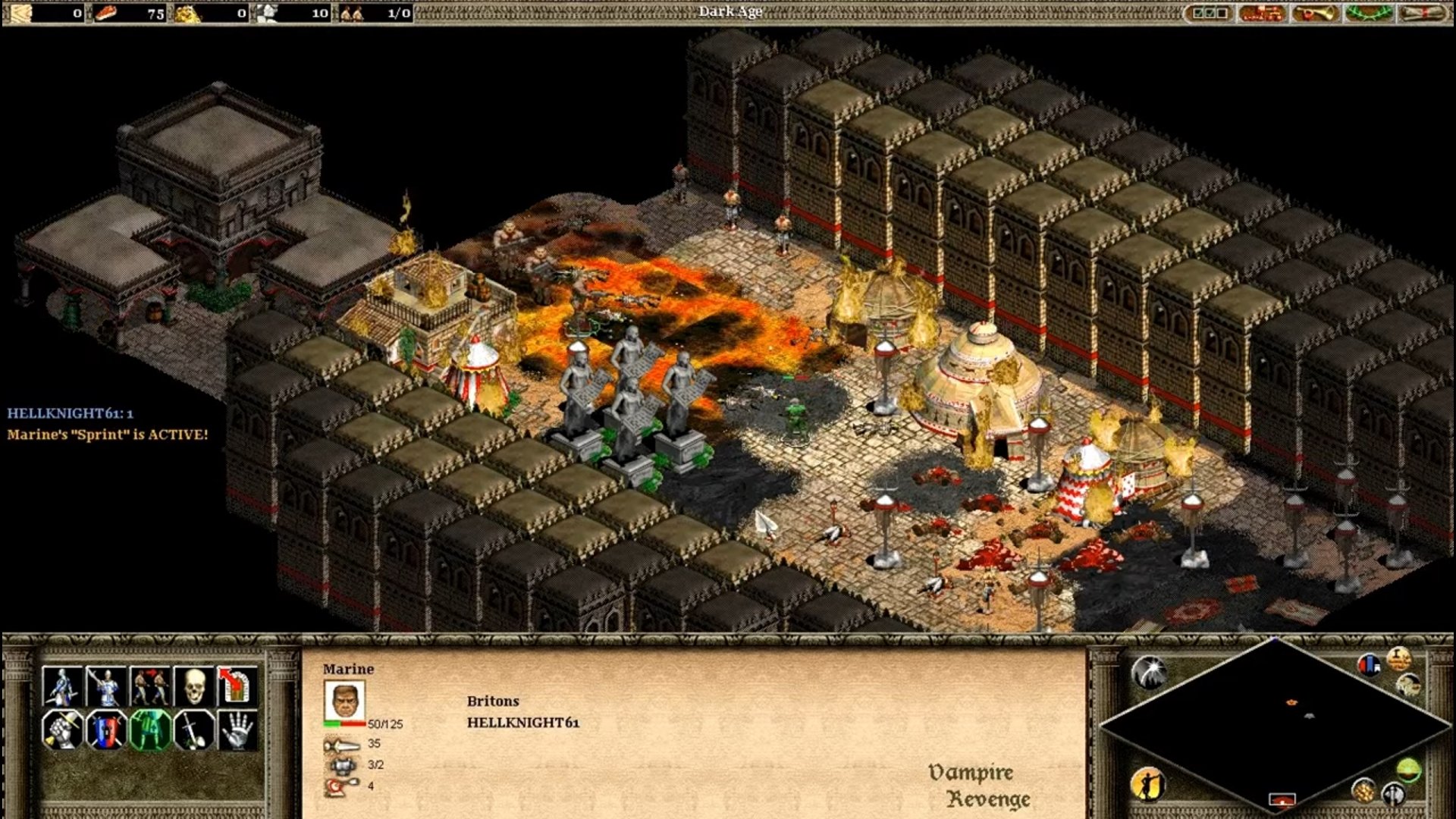
Task: Open the tech tree button
Action: pos(1262,13)
